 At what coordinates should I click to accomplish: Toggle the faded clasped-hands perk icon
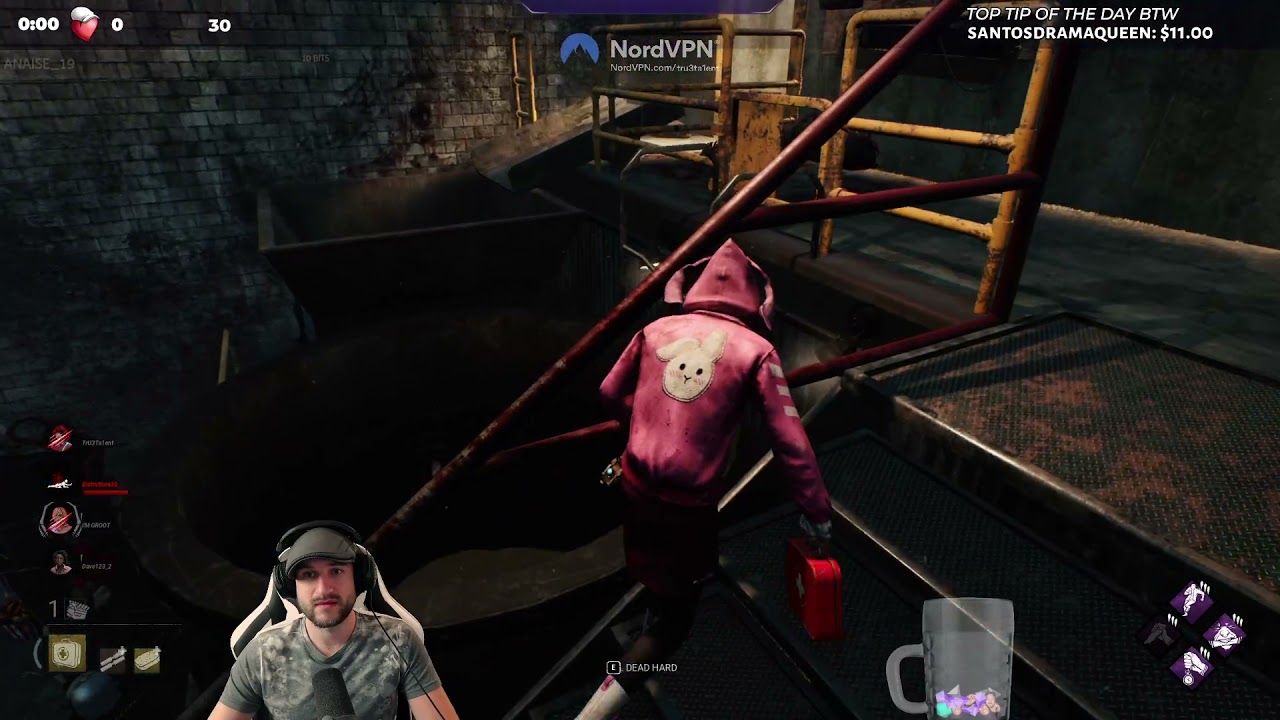pos(1160,632)
